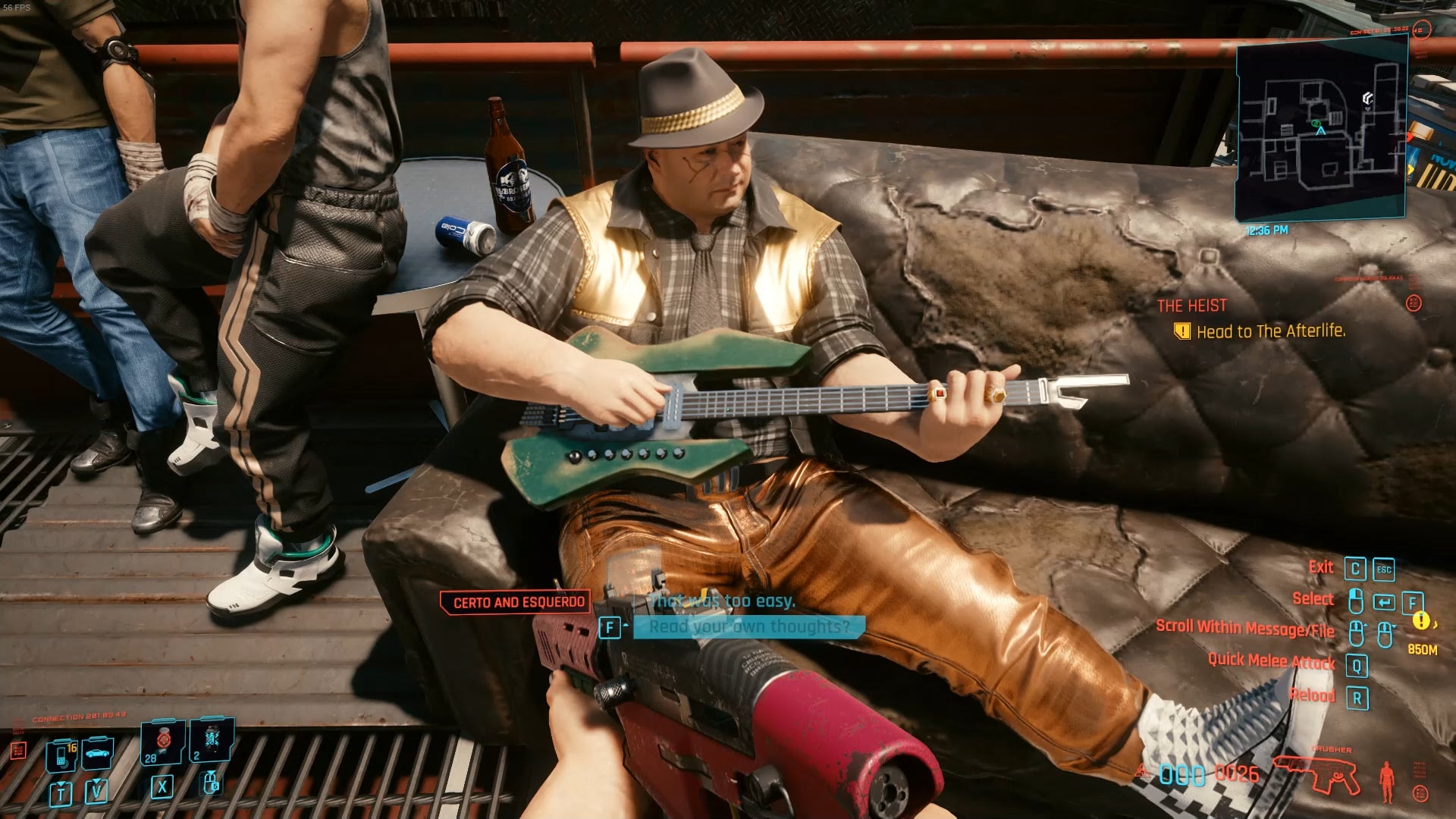Screen dimensions: 1456x819
Task: Click the body stance silhouette icon
Action: 1387,781
